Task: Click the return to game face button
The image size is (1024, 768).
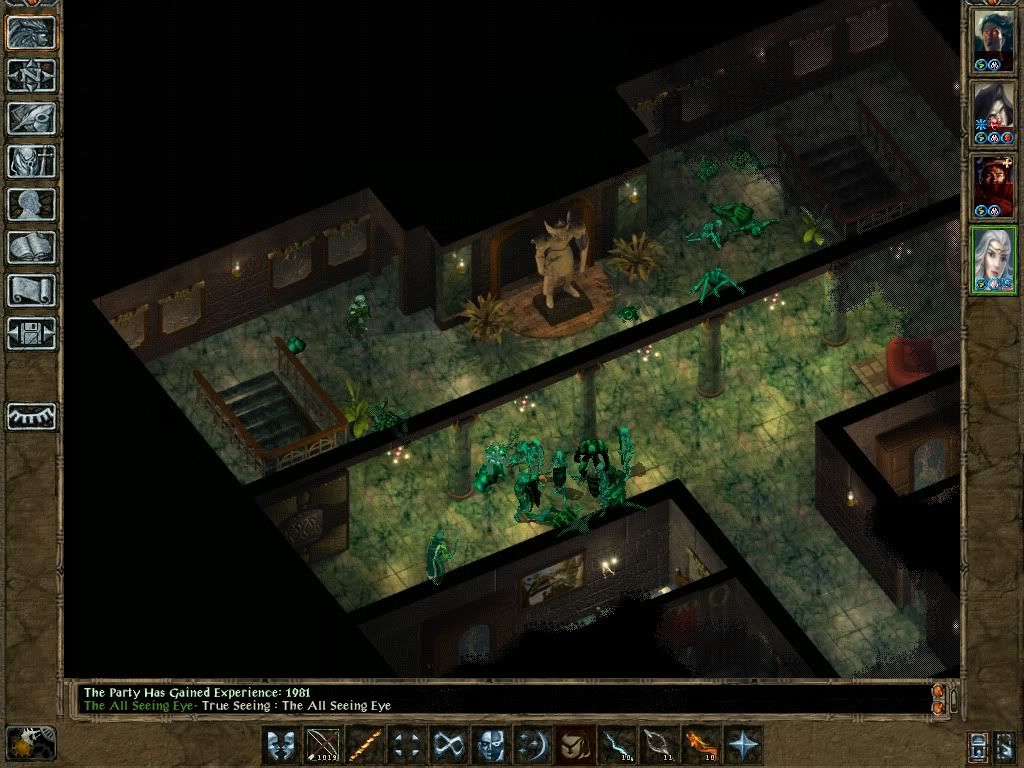Action: click(x=30, y=32)
